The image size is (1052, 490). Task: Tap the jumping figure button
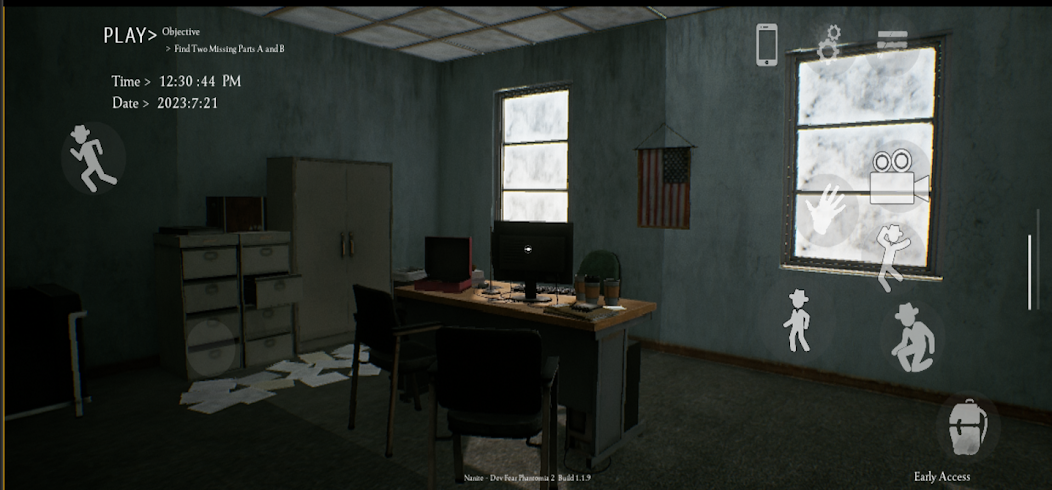pyautogui.click(x=889, y=256)
